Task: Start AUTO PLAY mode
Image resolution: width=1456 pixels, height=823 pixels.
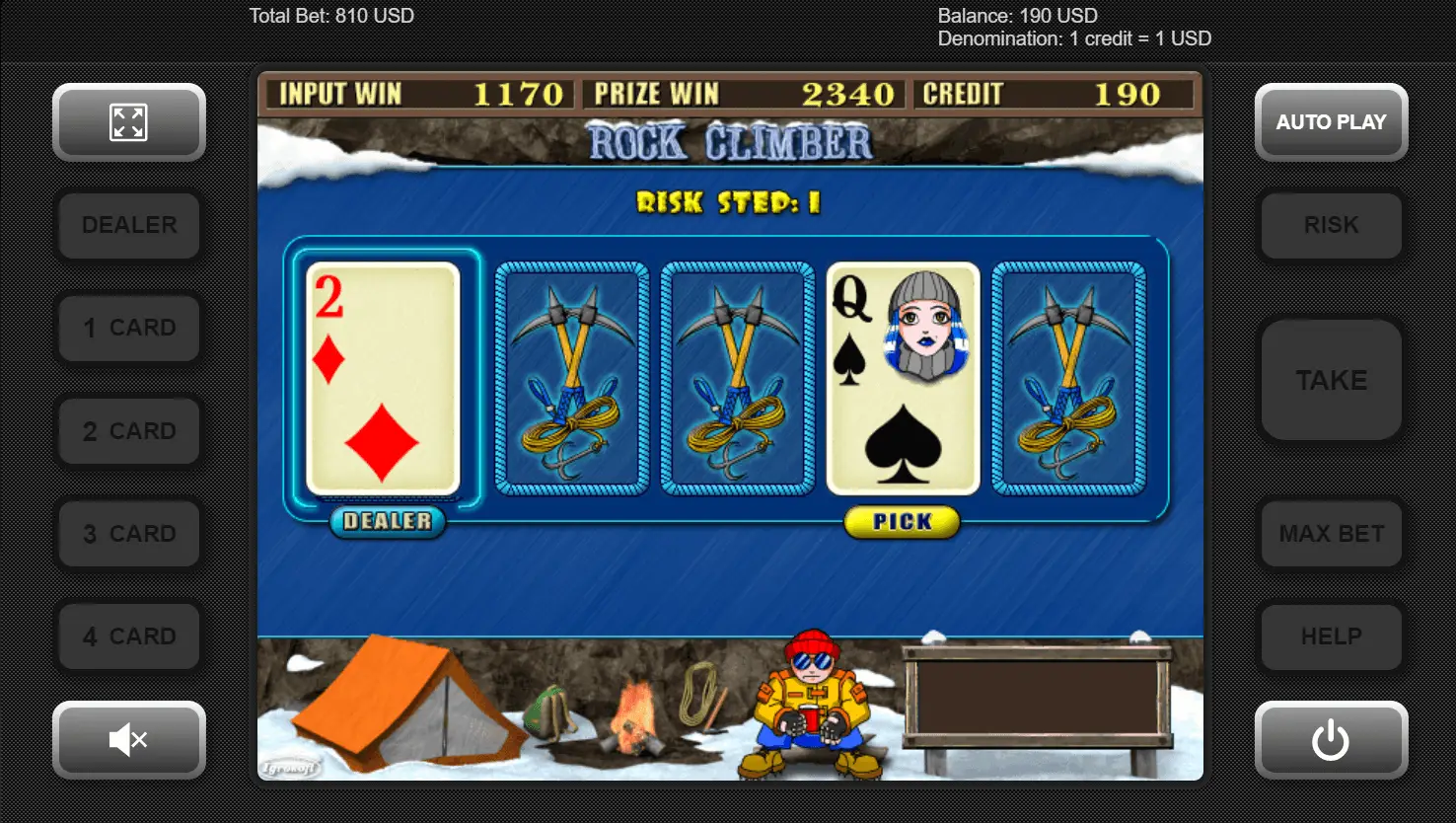Action: click(1331, 122)
